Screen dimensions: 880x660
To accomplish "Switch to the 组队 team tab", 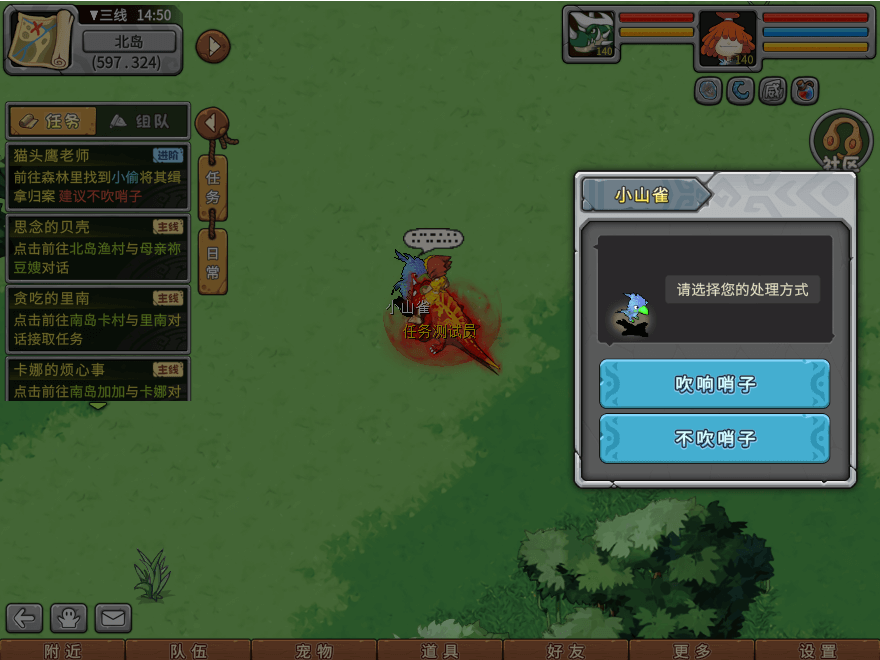I will tap(142, 121).
